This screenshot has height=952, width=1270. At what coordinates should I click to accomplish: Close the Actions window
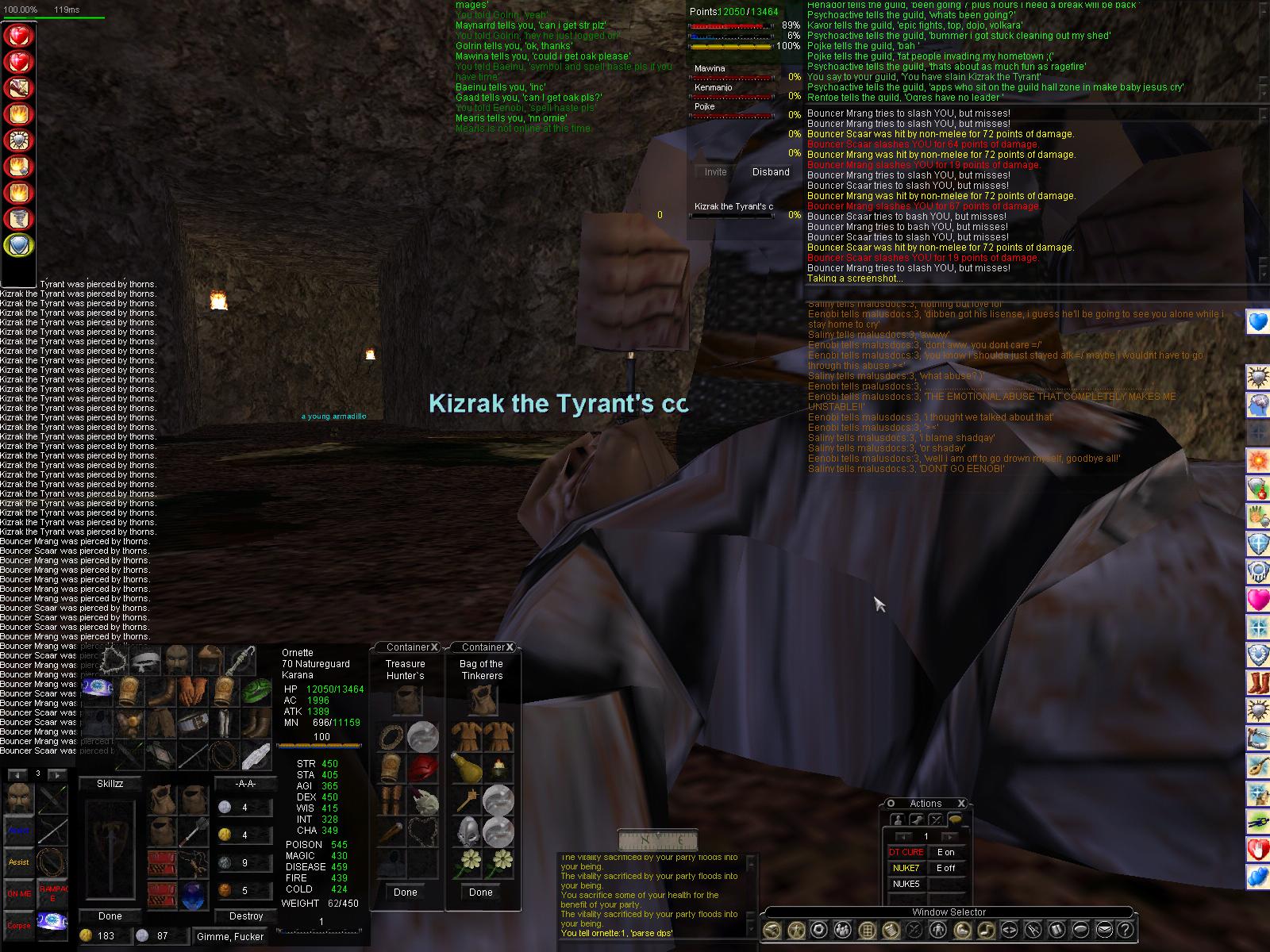[961, 804]
